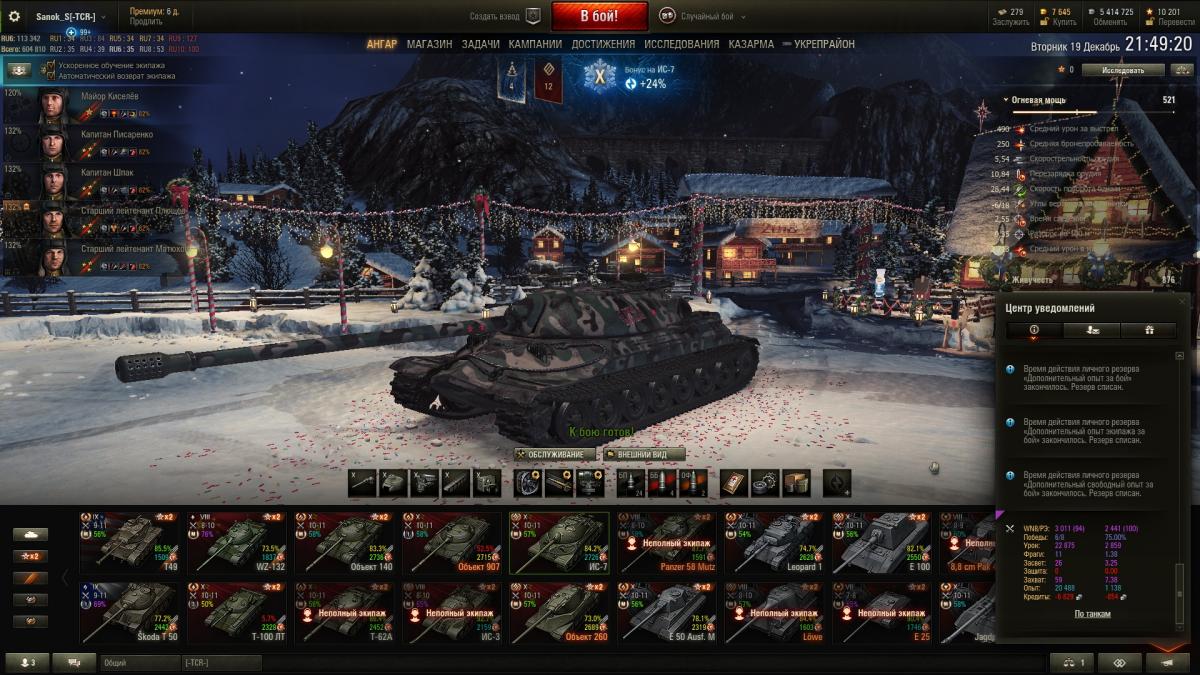Open the ДОСТИЖЕНИЯ achievements tab

603,44
